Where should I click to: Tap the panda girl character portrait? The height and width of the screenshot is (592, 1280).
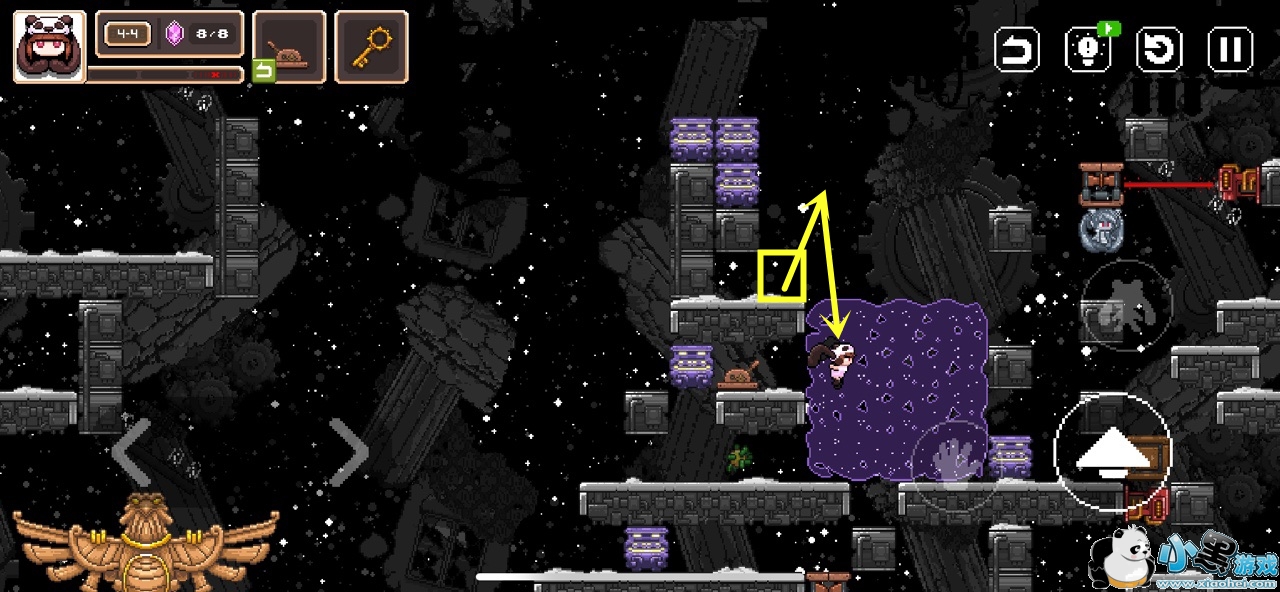49,46
